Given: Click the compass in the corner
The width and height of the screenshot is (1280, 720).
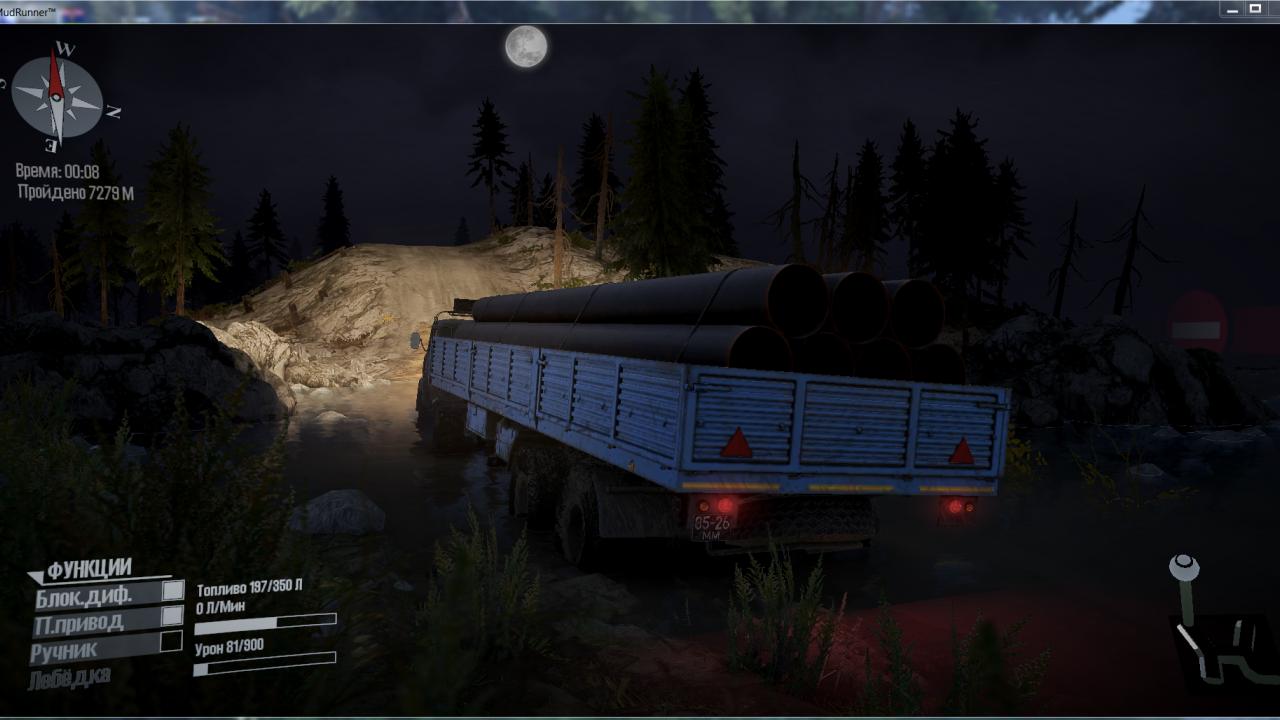Looking at the screenshot, I should coord(57,97).
